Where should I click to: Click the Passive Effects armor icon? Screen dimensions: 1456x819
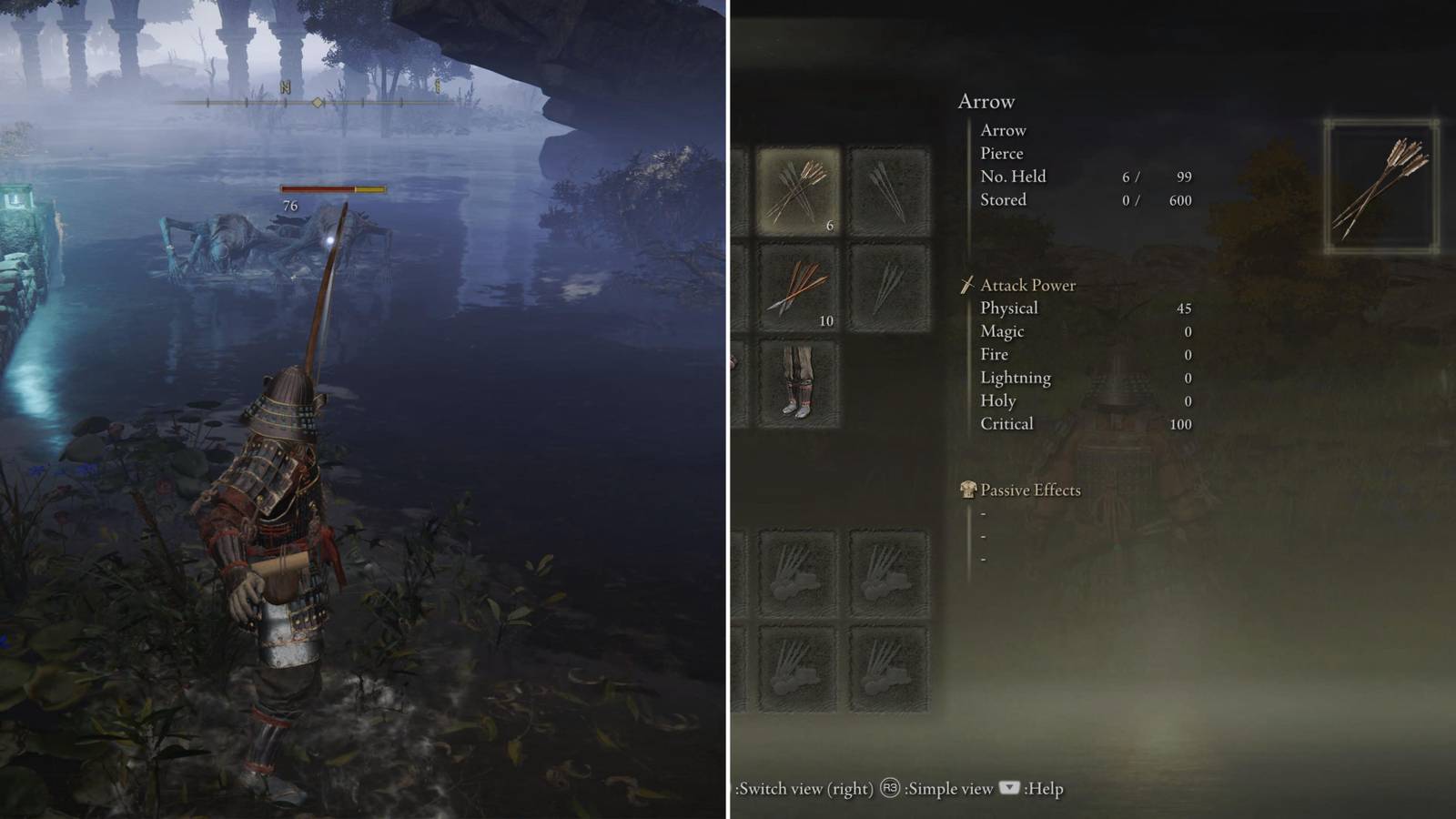[x=969, y=490]
